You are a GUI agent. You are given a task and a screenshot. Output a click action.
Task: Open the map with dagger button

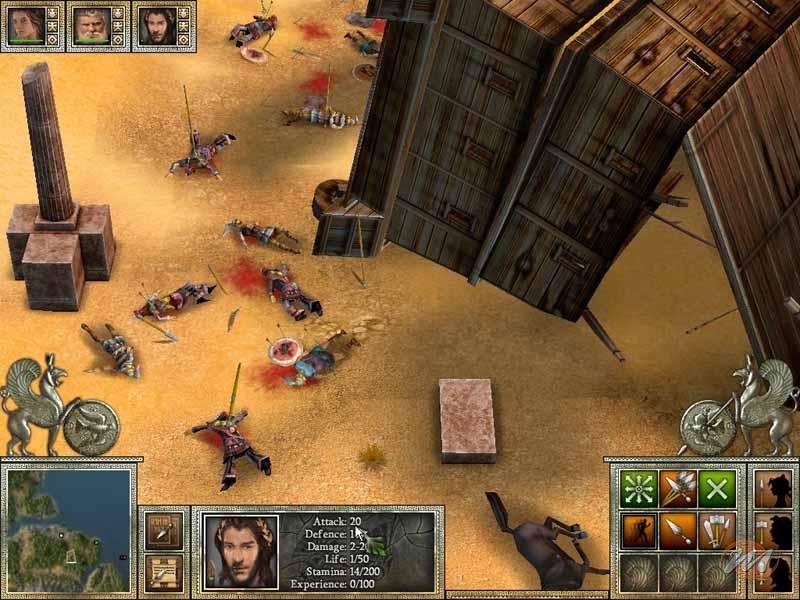162,531
